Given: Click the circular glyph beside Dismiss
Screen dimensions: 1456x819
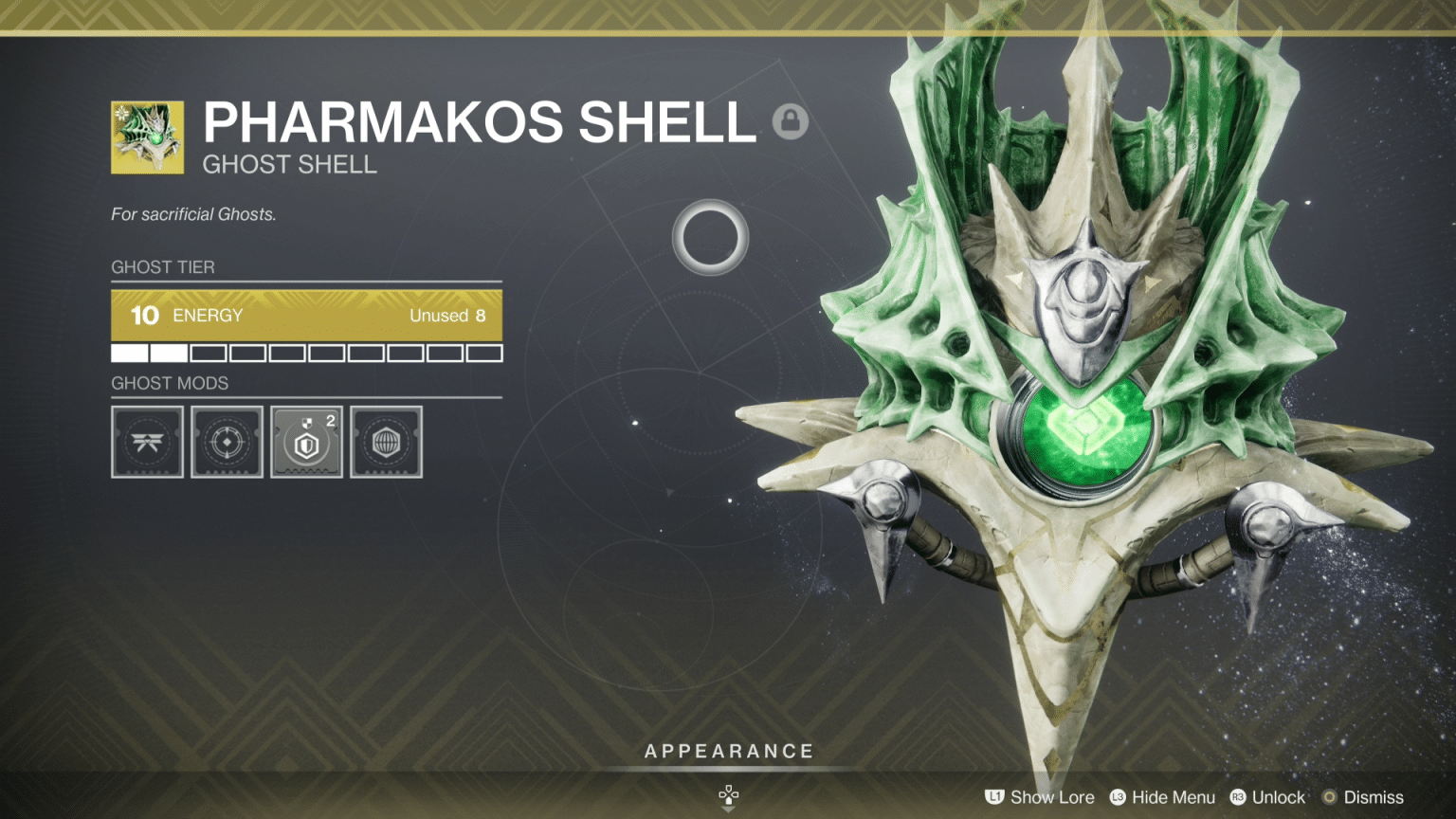Looking at the screenshot, I should [1331, 797].
